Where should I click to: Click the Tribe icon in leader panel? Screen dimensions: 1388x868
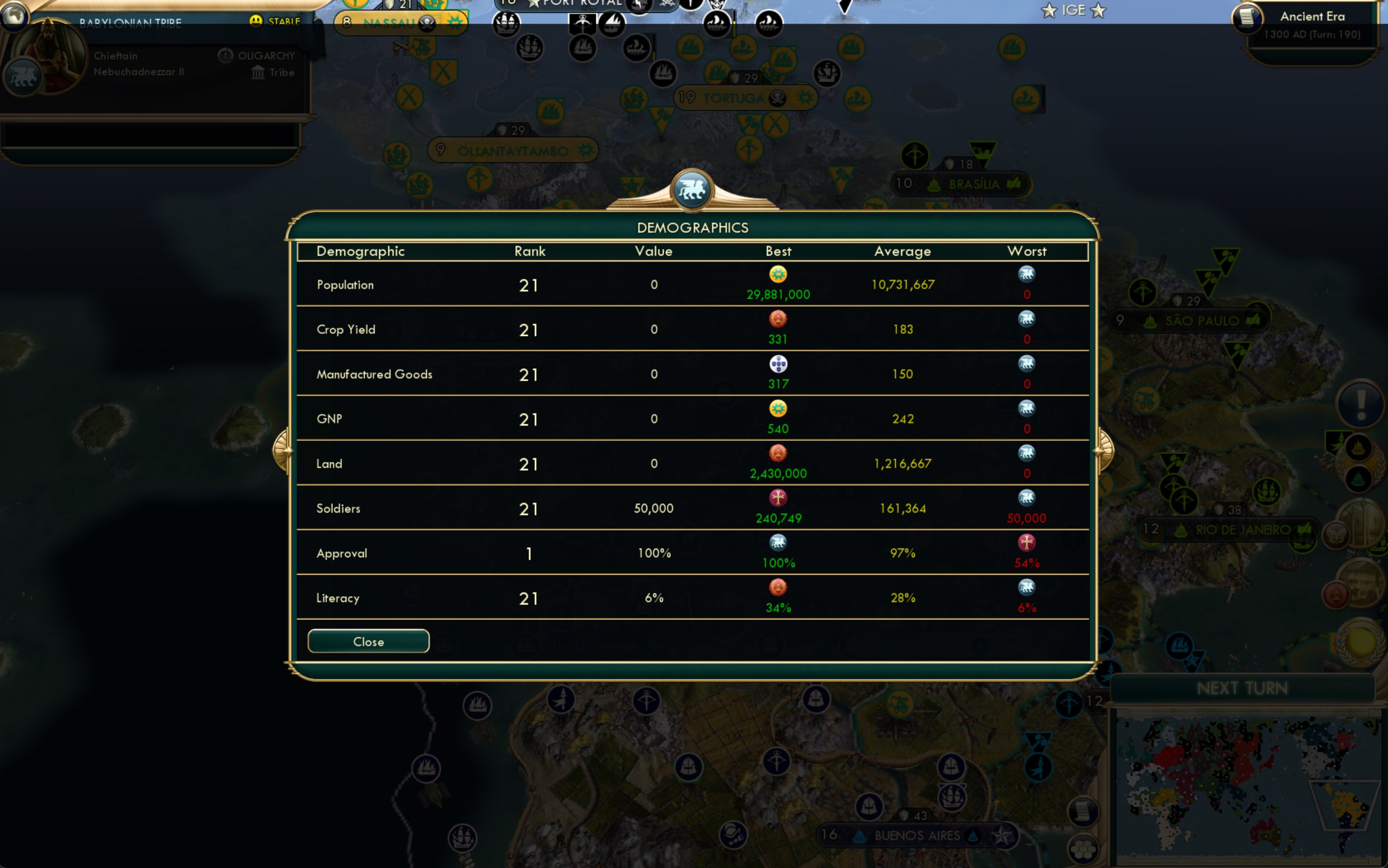257,72
